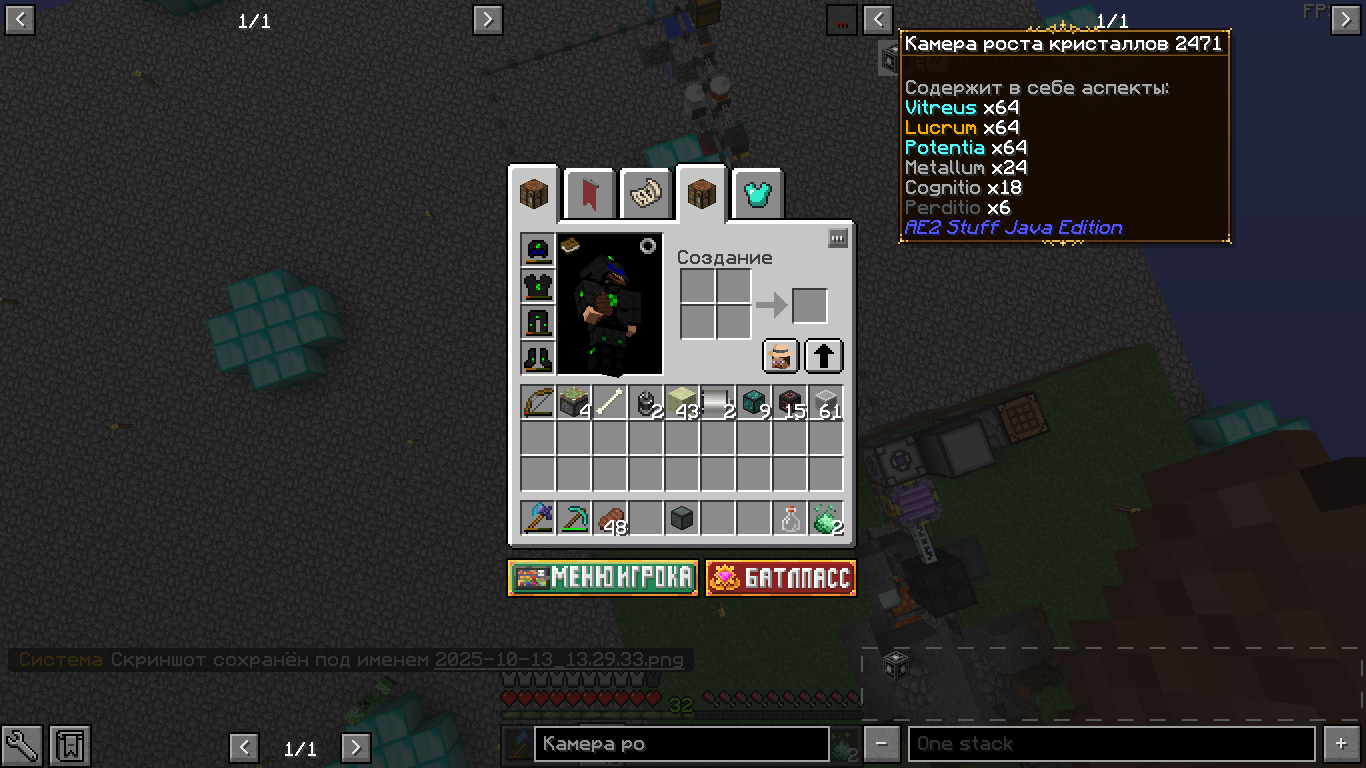The image size is (1366, 768).
Task: Click the equipped boots armor slot
Action: click(538, 358)
